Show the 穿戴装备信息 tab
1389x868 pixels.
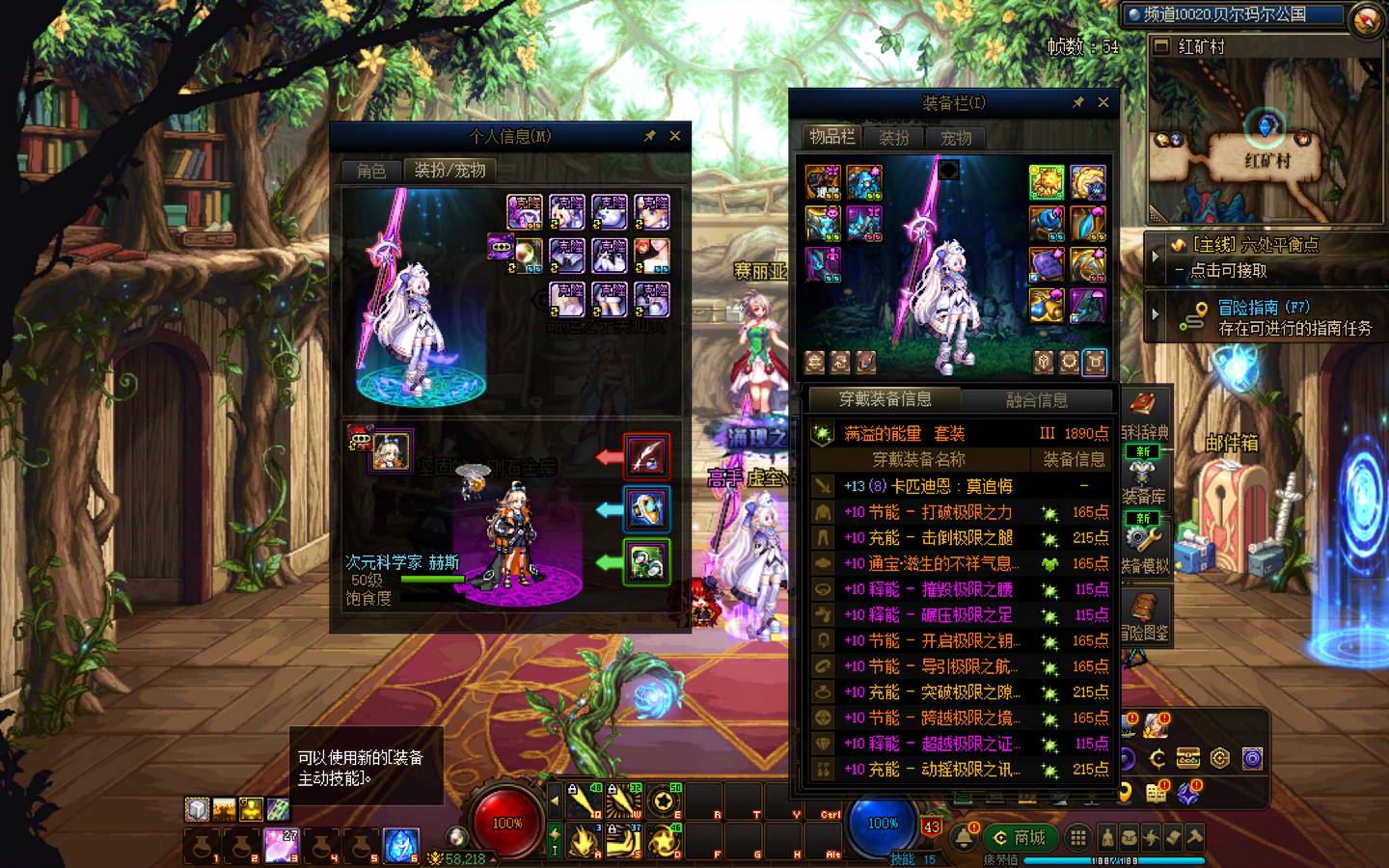885,399
